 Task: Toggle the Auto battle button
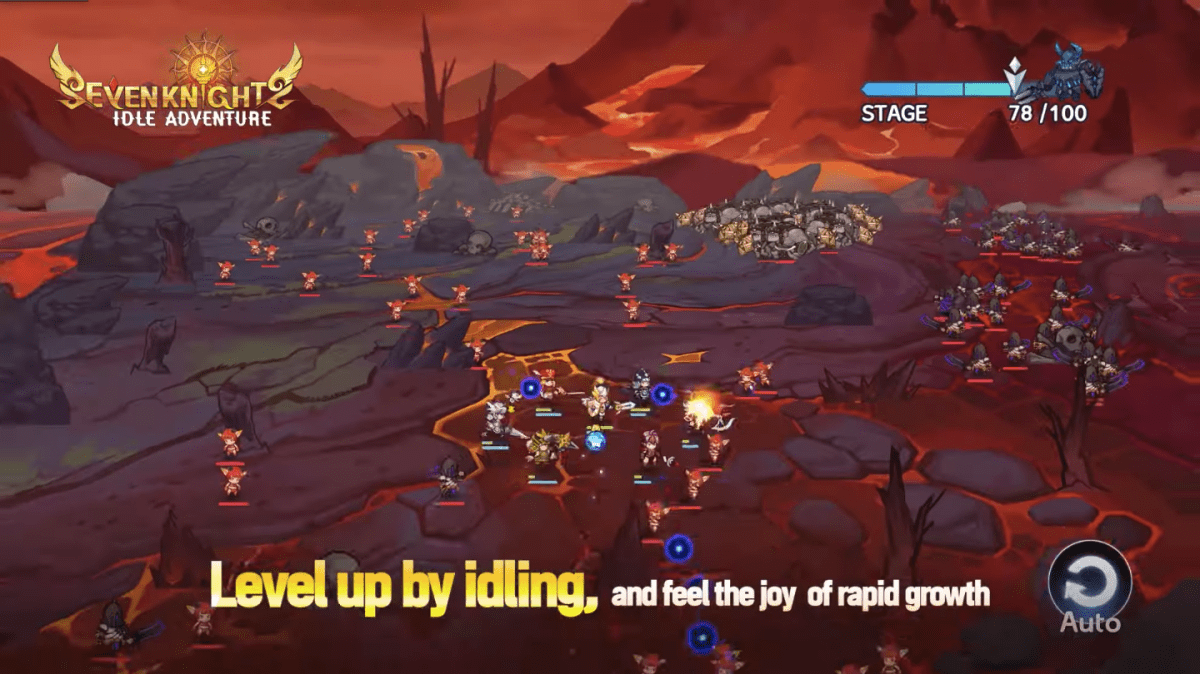(1089, 585)
